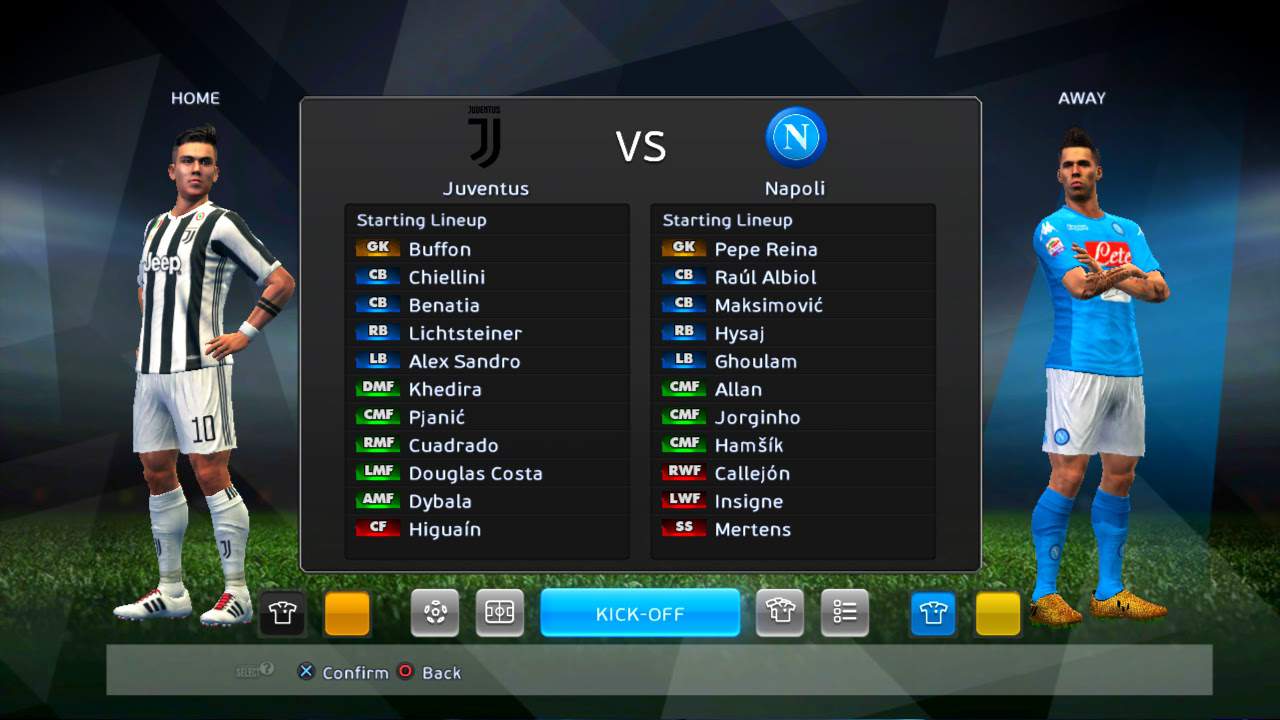Select Mertens in the Napoli lineup
This screenshot has width=1280, height=720.
[x=752, y=529]
